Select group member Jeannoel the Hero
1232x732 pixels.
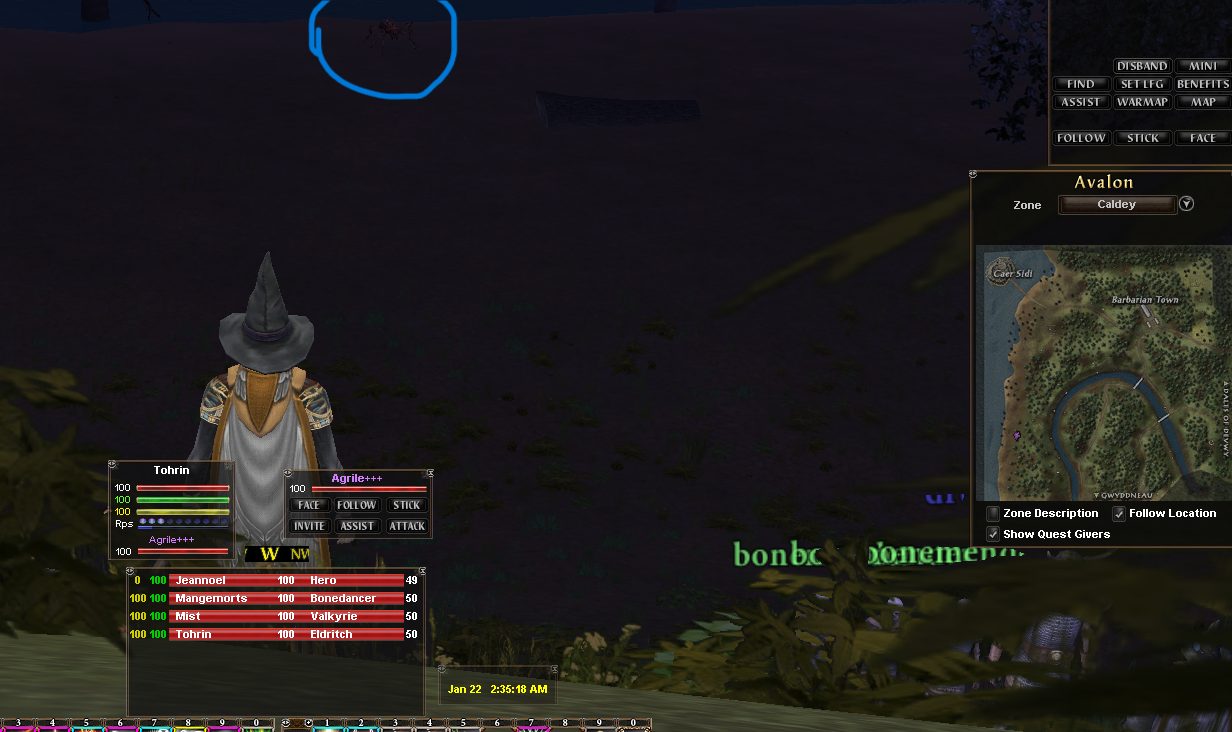coord(285,580)
